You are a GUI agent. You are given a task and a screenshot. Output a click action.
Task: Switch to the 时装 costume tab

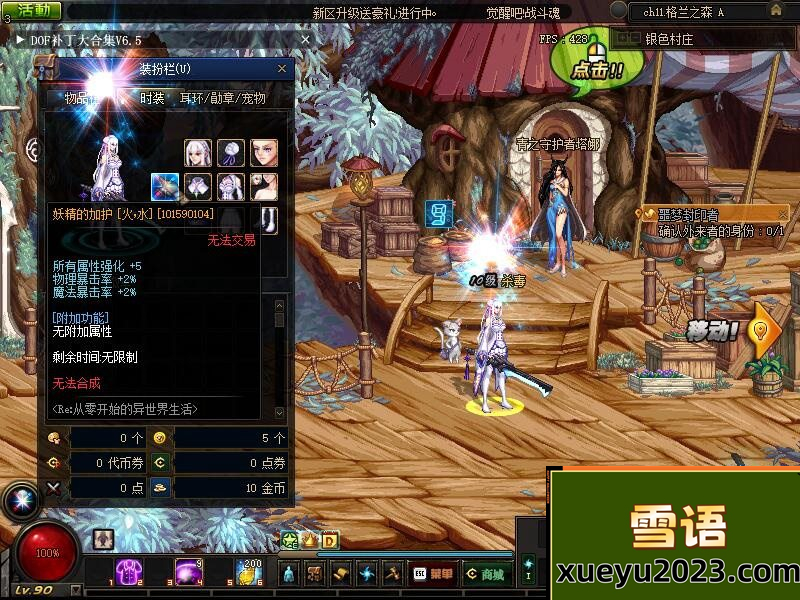point(152,98)
